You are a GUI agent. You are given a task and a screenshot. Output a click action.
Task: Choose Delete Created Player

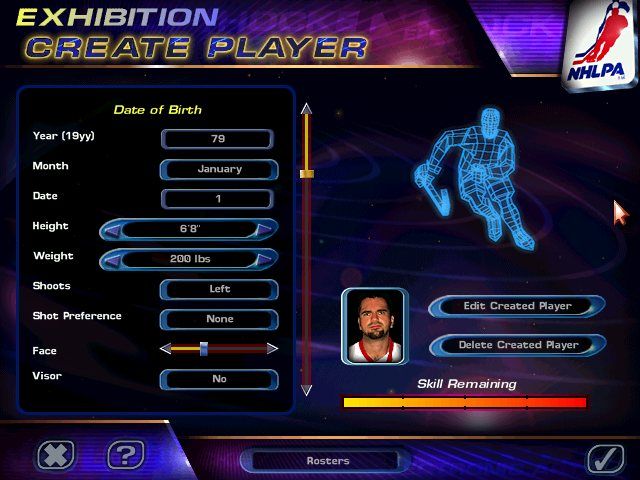[x=517, y=345]
